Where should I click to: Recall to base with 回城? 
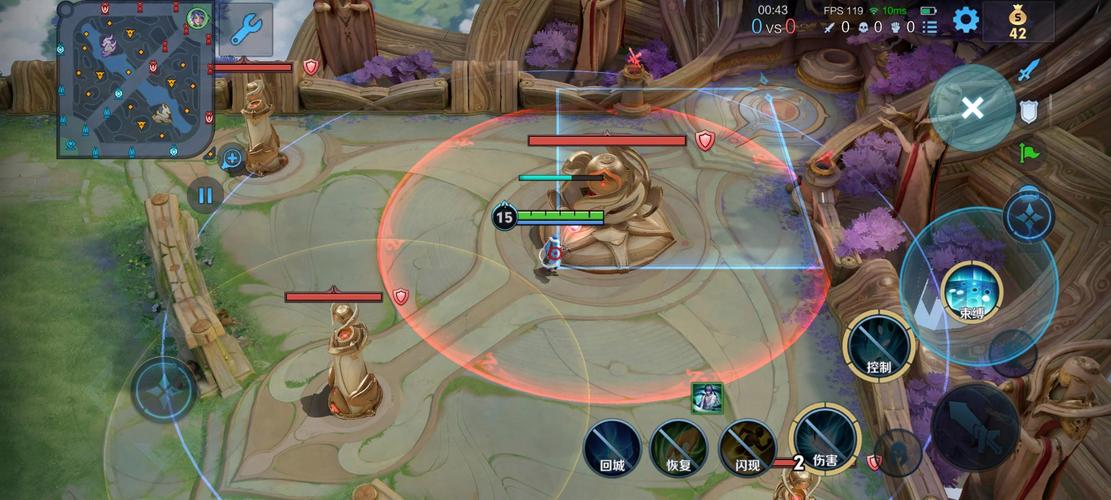pyautogui.click(x=612, y=446)
